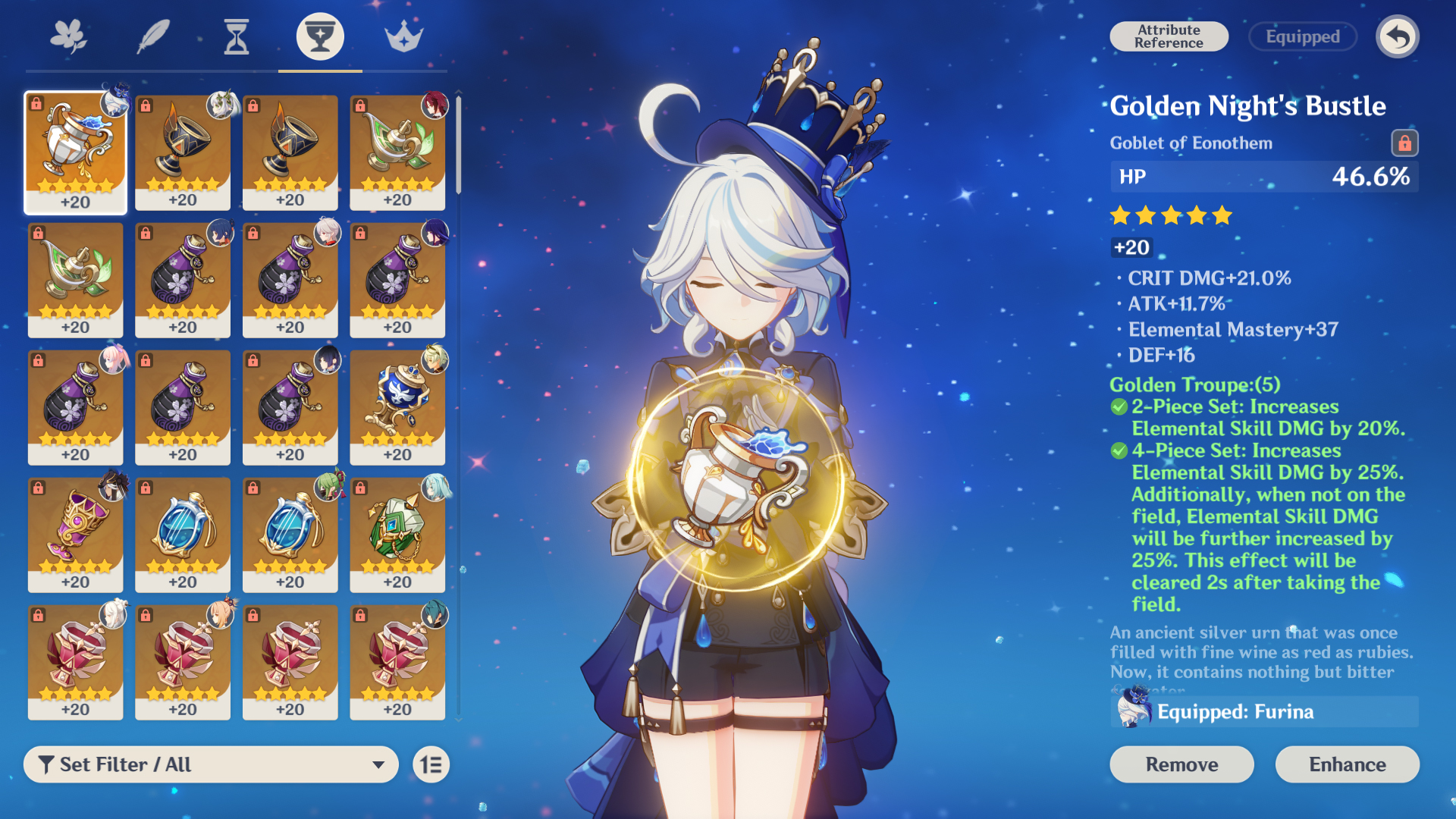Open the Sands hourglass tab
Screen dimensions: 1456x819
pos(237,36)
